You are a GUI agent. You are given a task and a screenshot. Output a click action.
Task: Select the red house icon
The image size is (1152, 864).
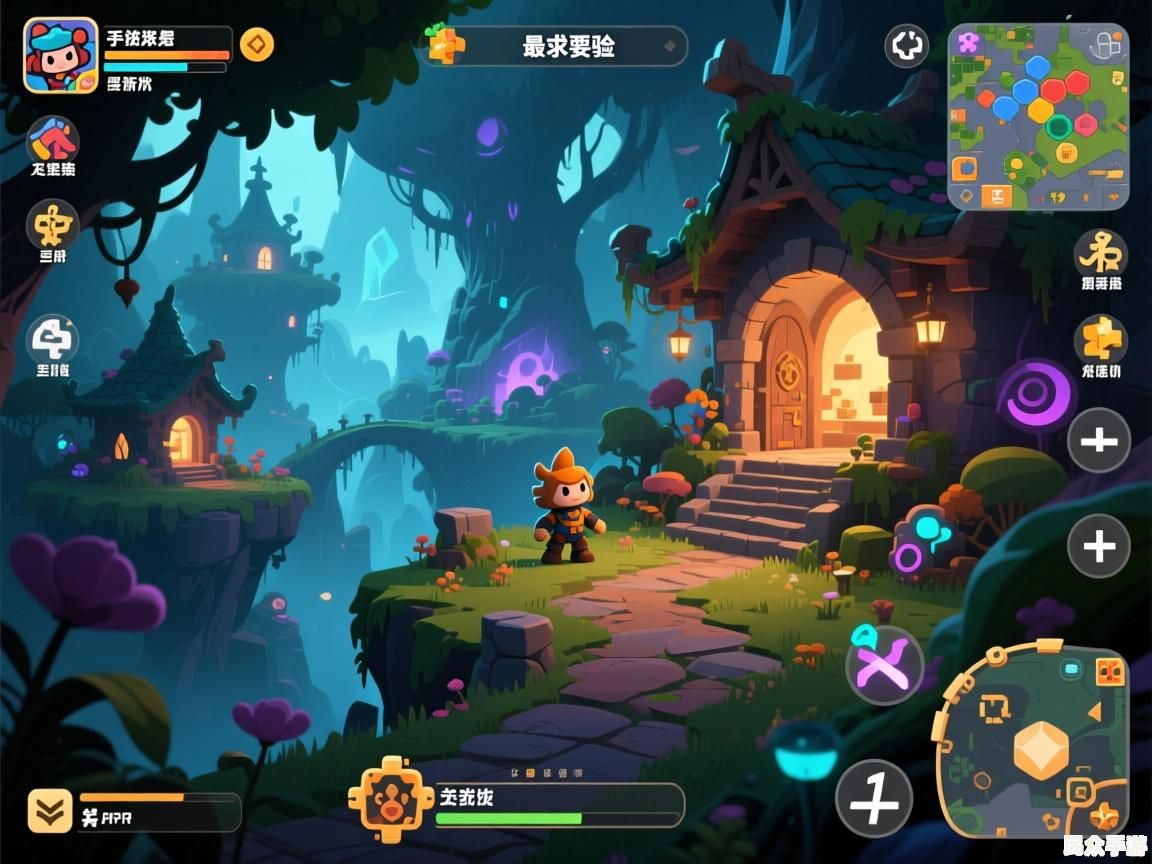tap(52, 140)
